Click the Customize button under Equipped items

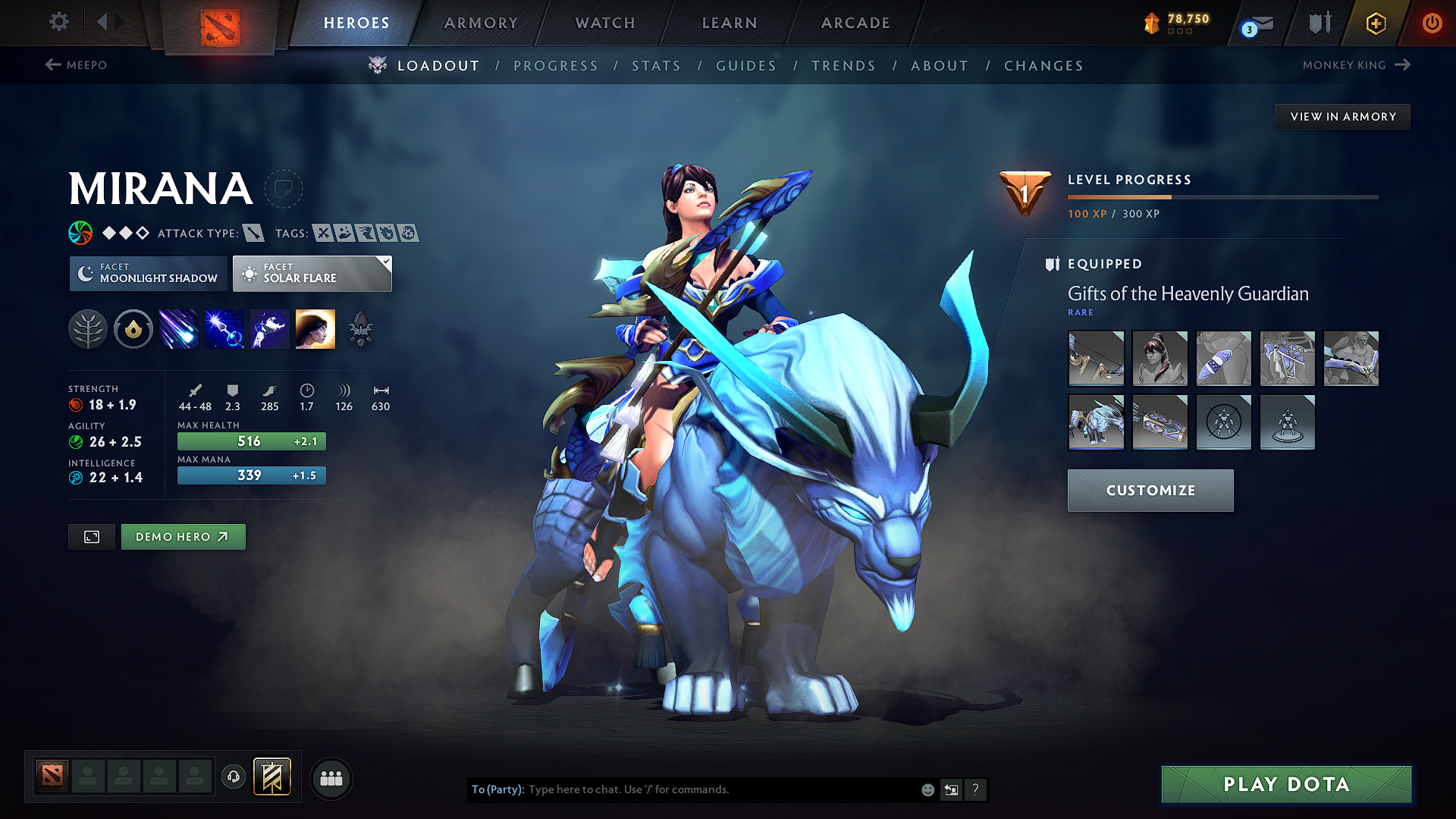click(1150, 490)
